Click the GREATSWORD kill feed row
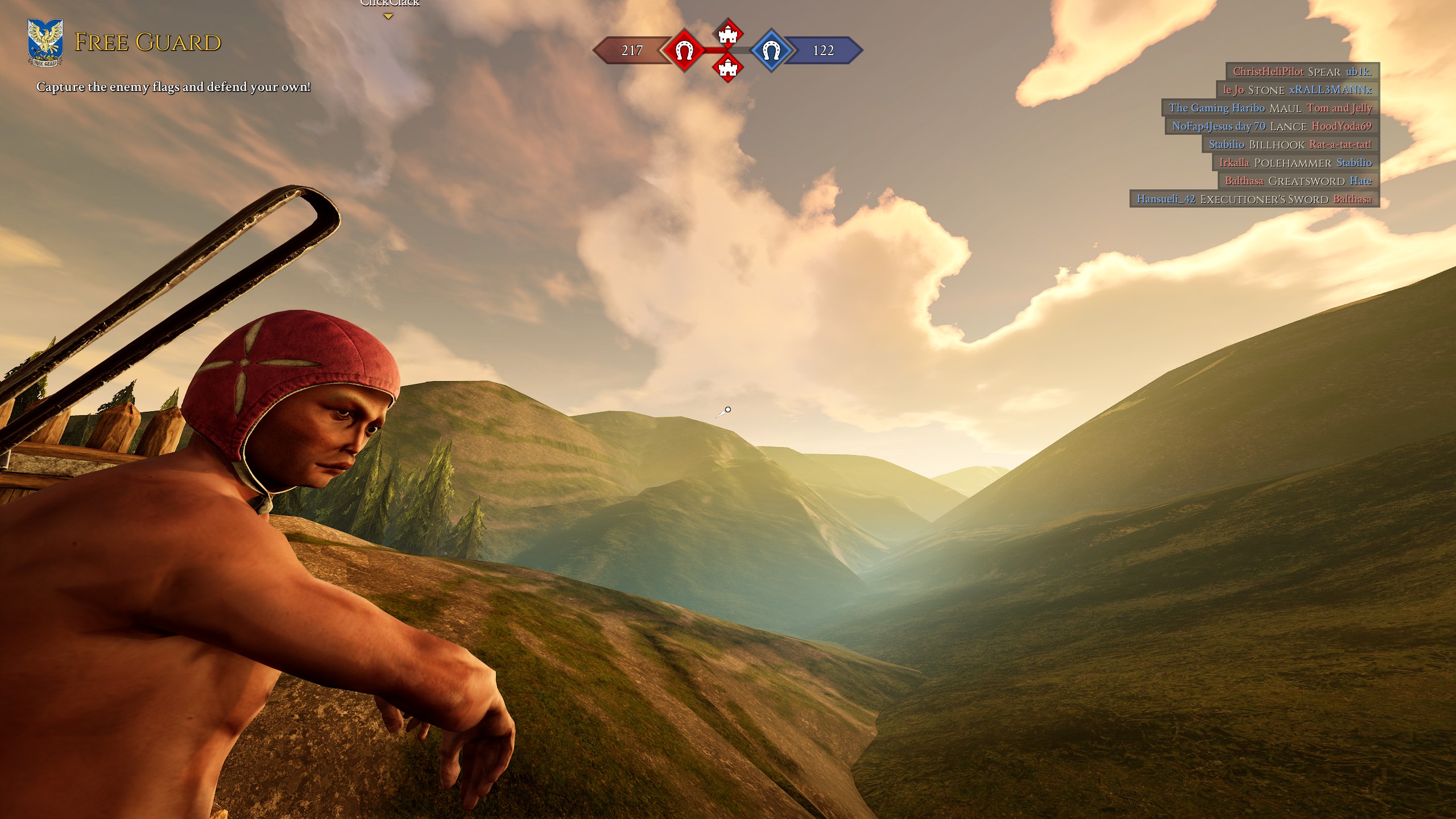Screen dimensions: 1456x819 click(1298, 181)
